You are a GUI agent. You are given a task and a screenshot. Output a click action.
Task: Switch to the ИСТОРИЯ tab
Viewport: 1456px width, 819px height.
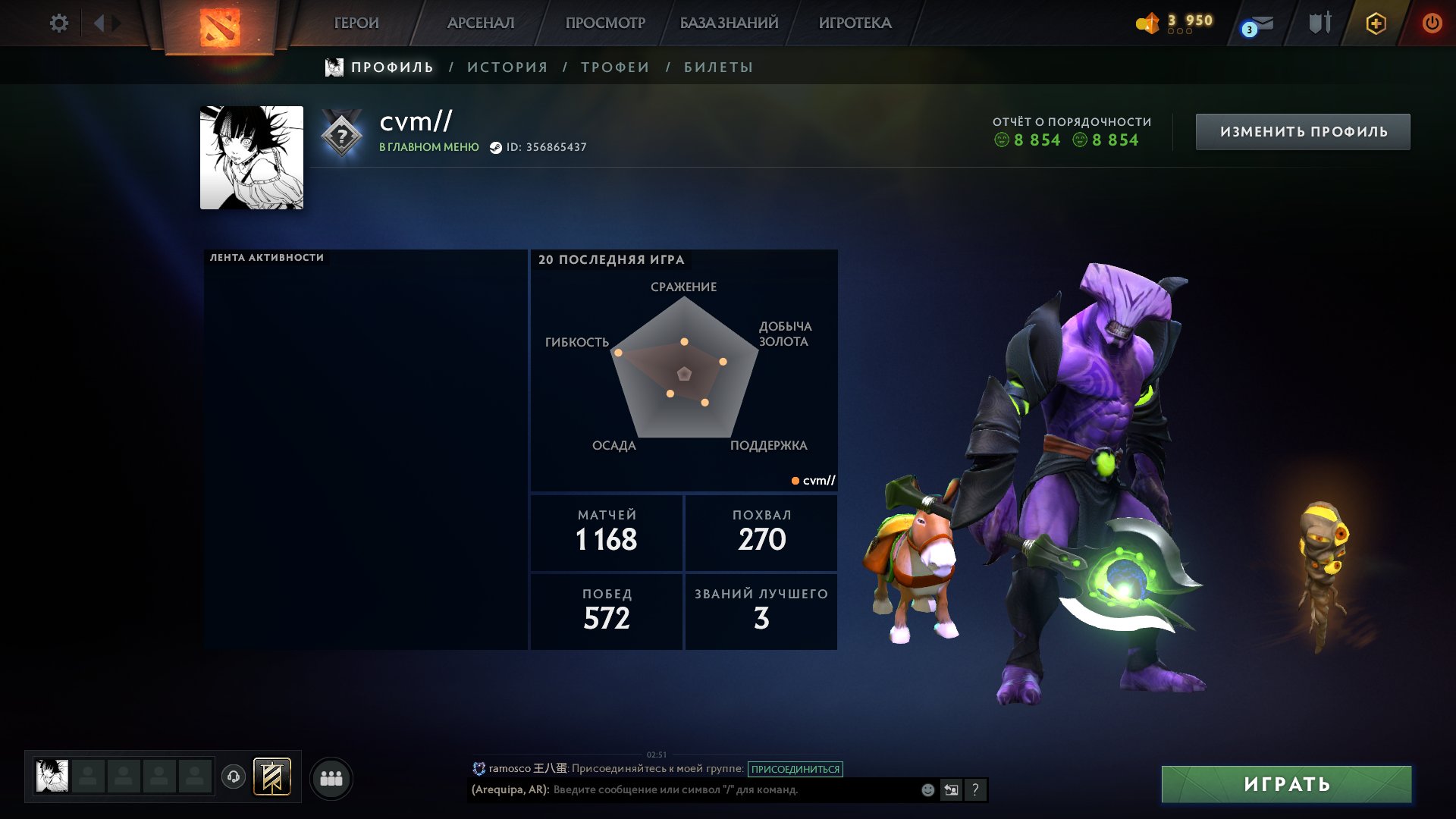tap(507, 67)
